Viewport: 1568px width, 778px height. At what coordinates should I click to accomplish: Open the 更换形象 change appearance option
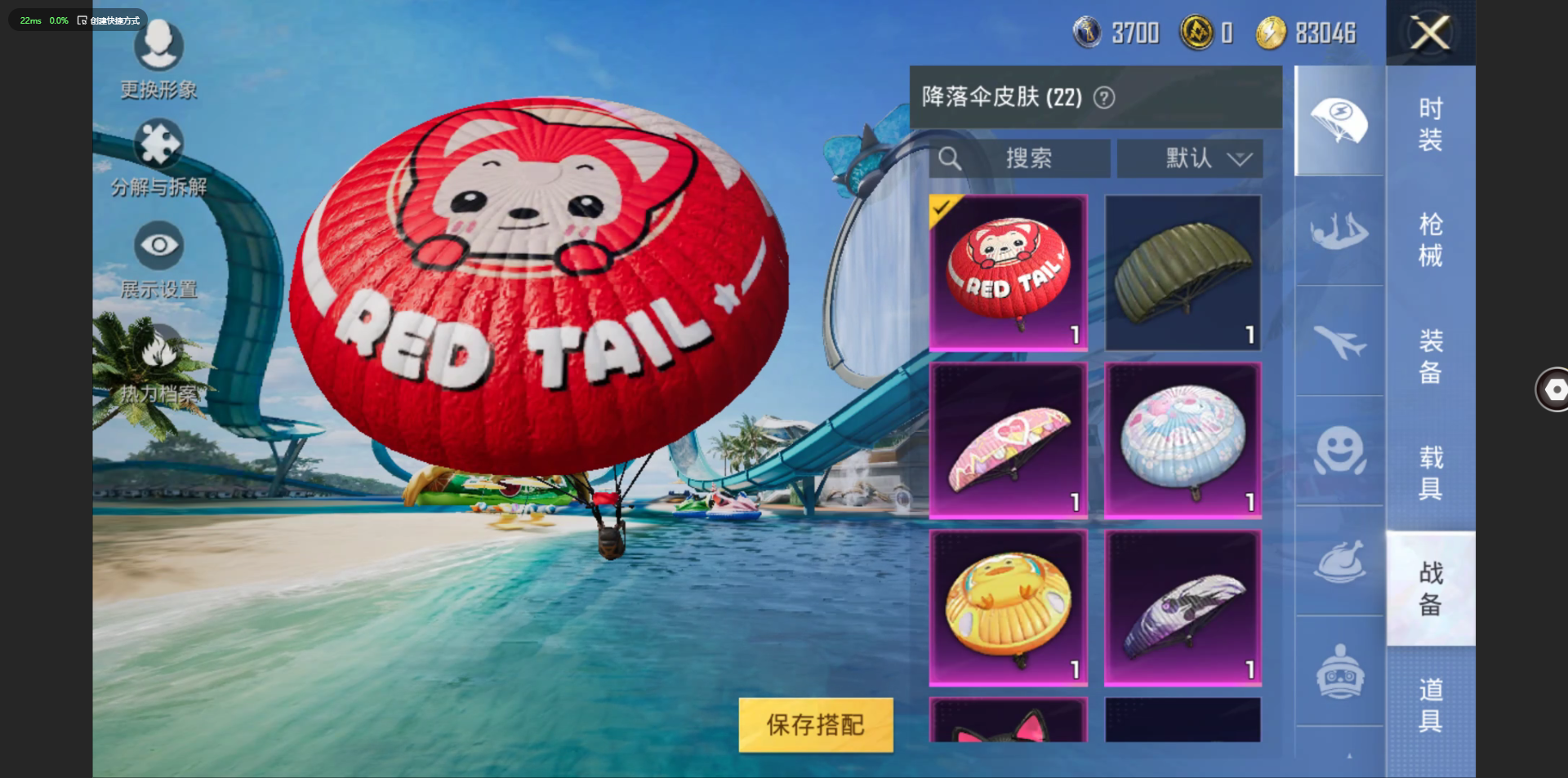[x=158, y=46]
